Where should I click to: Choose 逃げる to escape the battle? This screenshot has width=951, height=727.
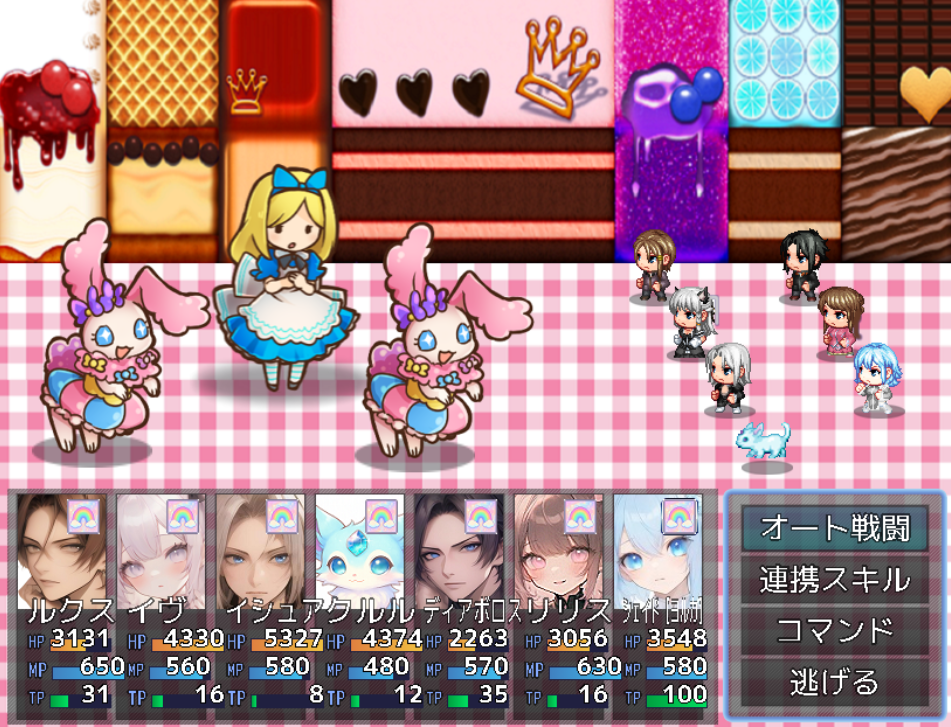834,683
